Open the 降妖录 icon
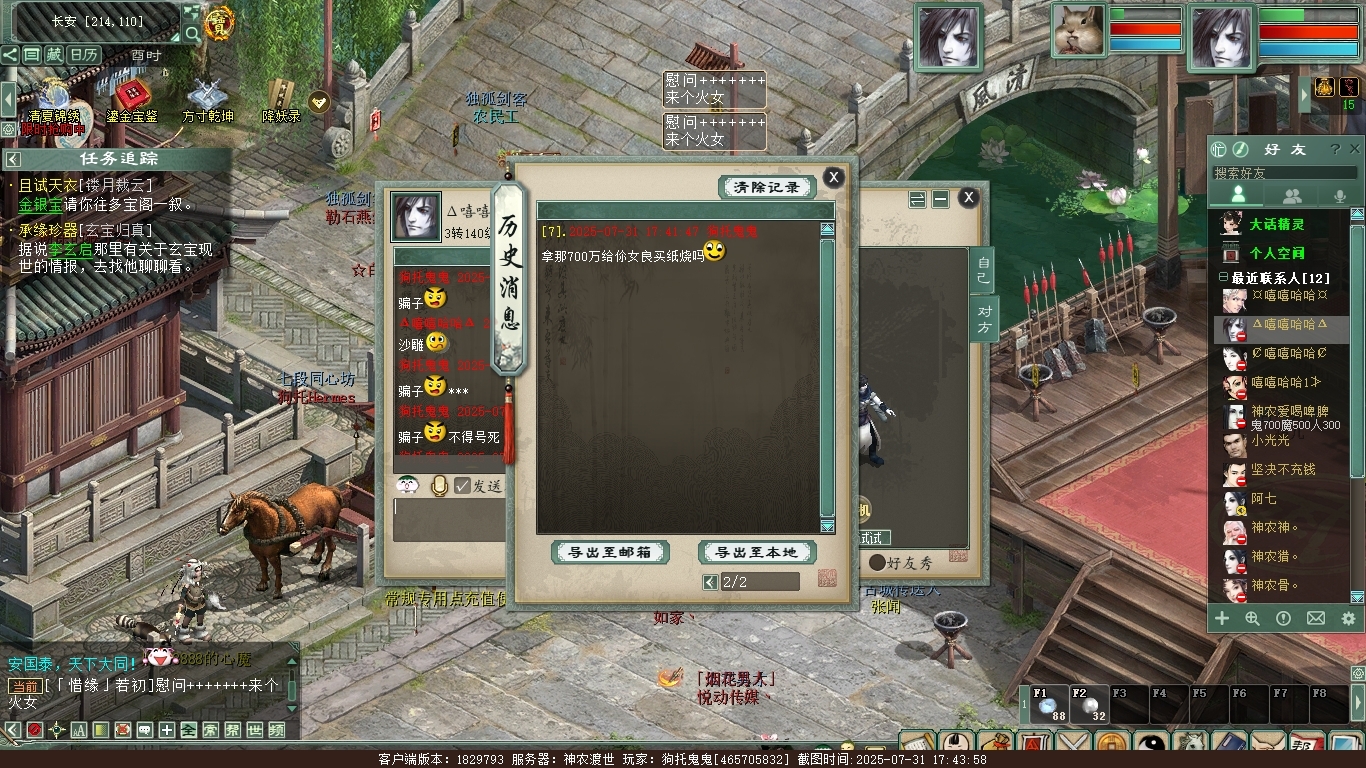Image resolution: width=1366 pixels, height=768 pixels. pos(281,100)
